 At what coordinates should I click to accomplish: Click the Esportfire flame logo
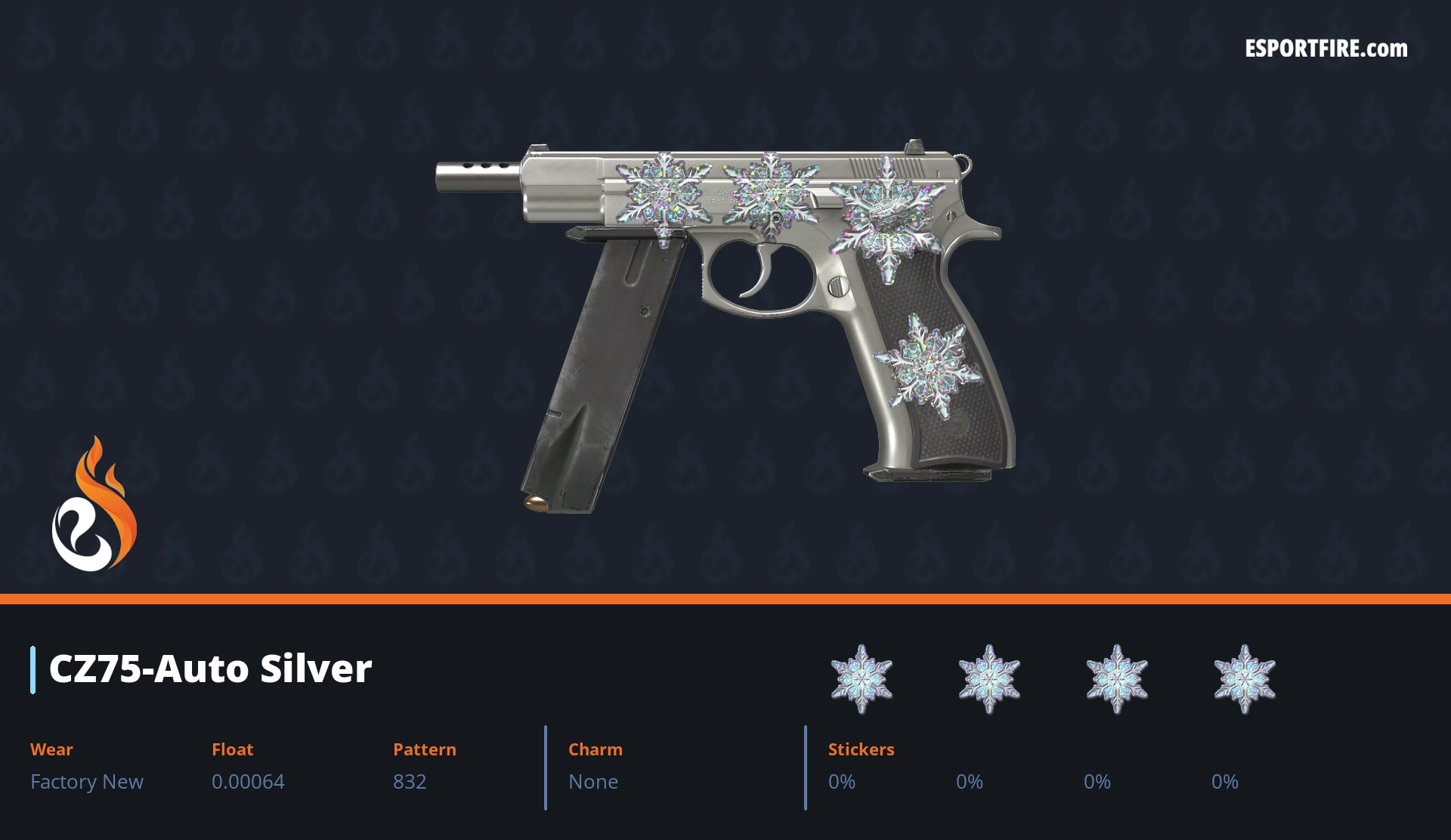coord(94,505)
